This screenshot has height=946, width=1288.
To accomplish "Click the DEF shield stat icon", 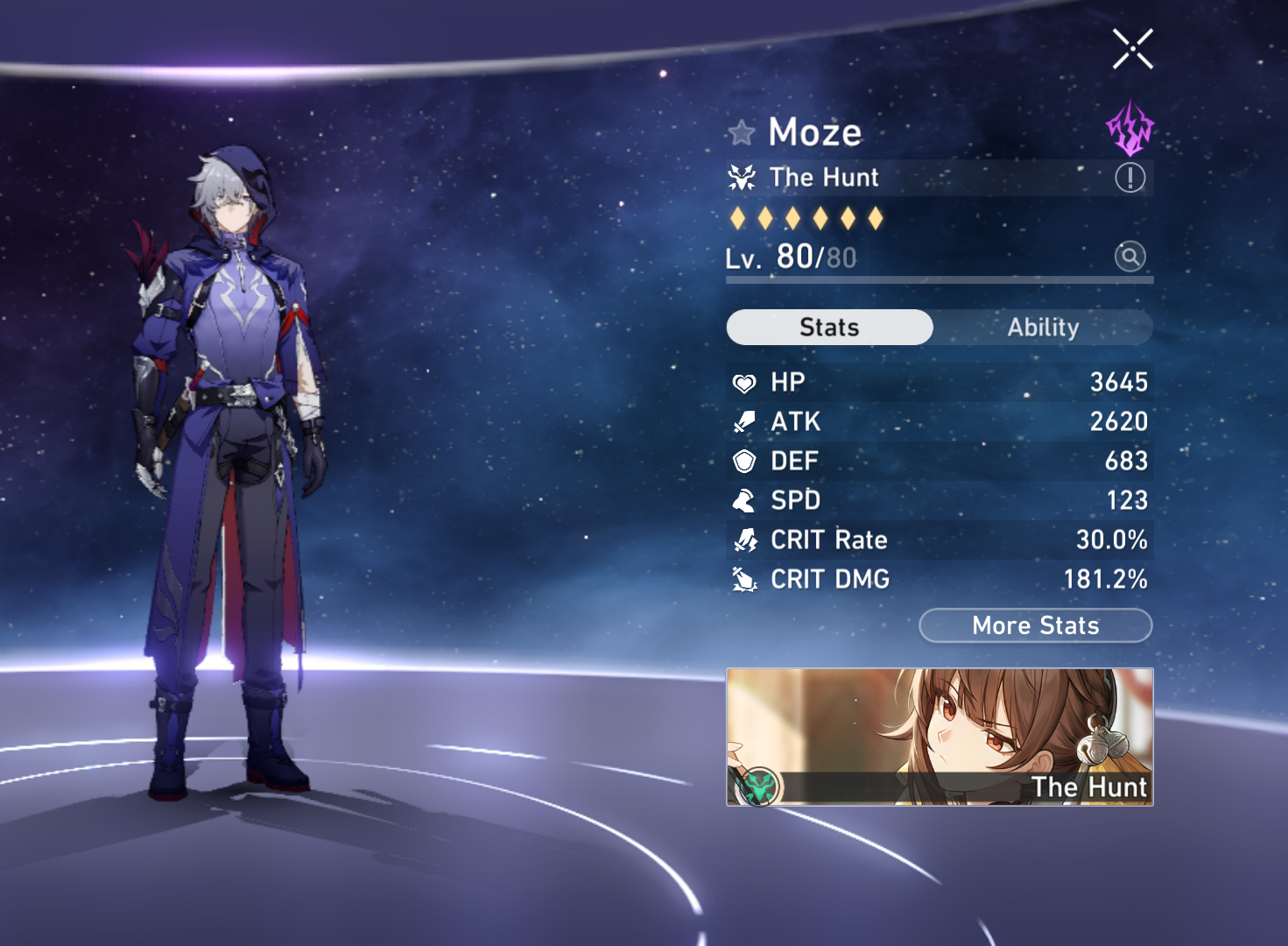I will click(743, 461).
